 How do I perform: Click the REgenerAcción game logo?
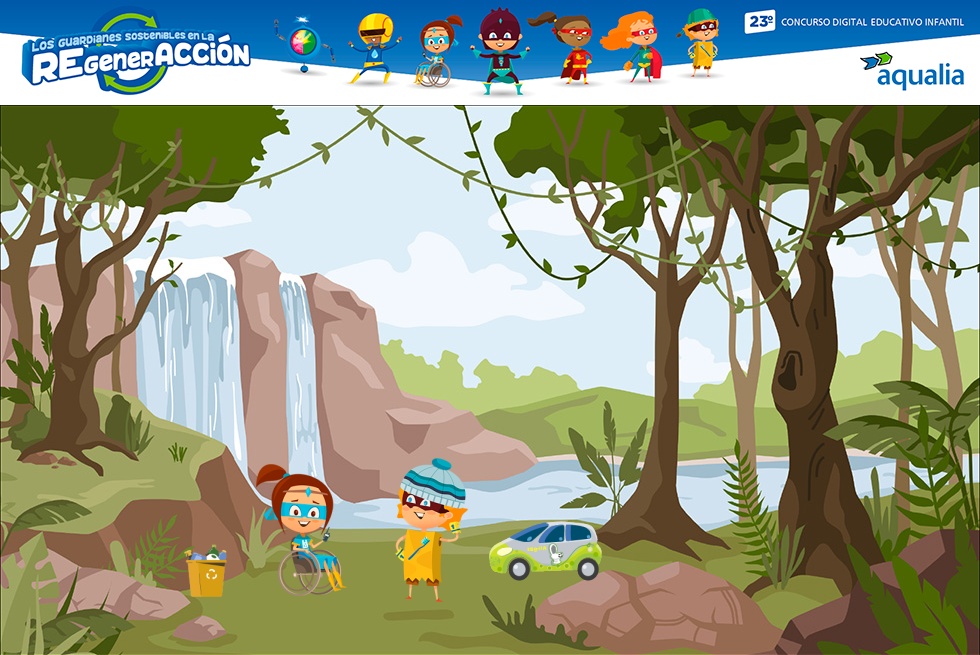click(136, 55)
